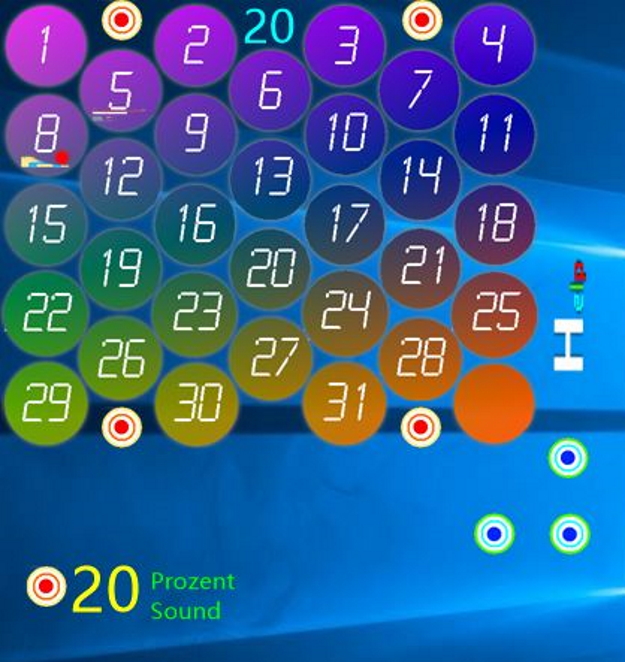Viewport: 625px width, 662px height.
Task: Open level 27 bubble
Action: (270, 358)
